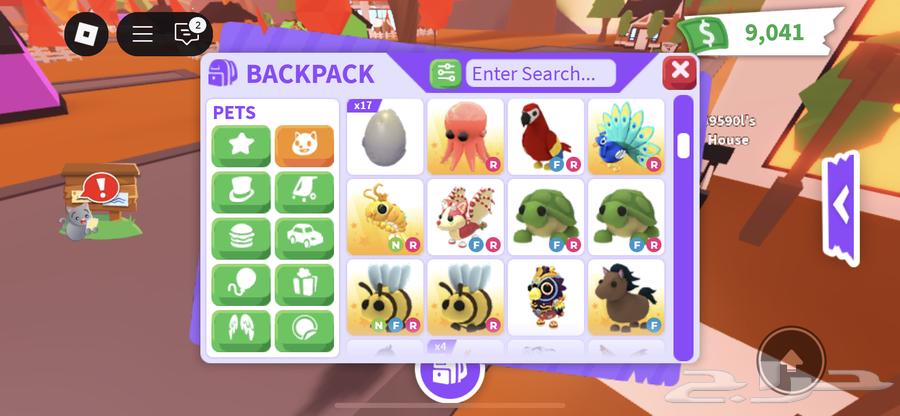Open the Roblox logo menu
The width and height of the screenshot is (900, 416).
pyautogui.click(x=86, y=34)
